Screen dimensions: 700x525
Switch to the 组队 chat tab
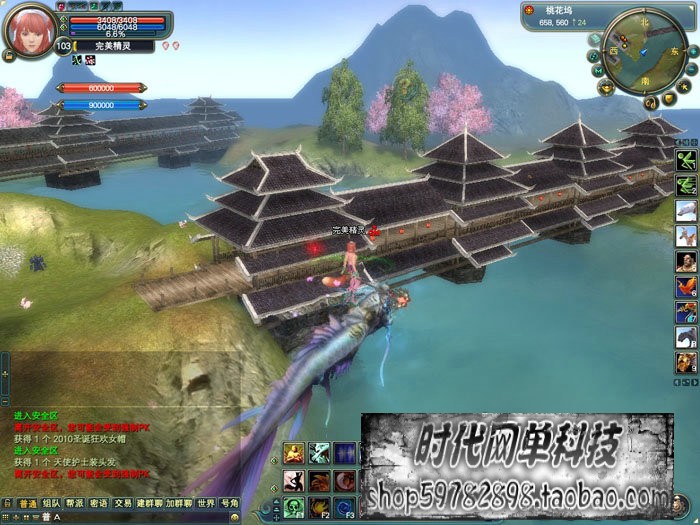51,503
